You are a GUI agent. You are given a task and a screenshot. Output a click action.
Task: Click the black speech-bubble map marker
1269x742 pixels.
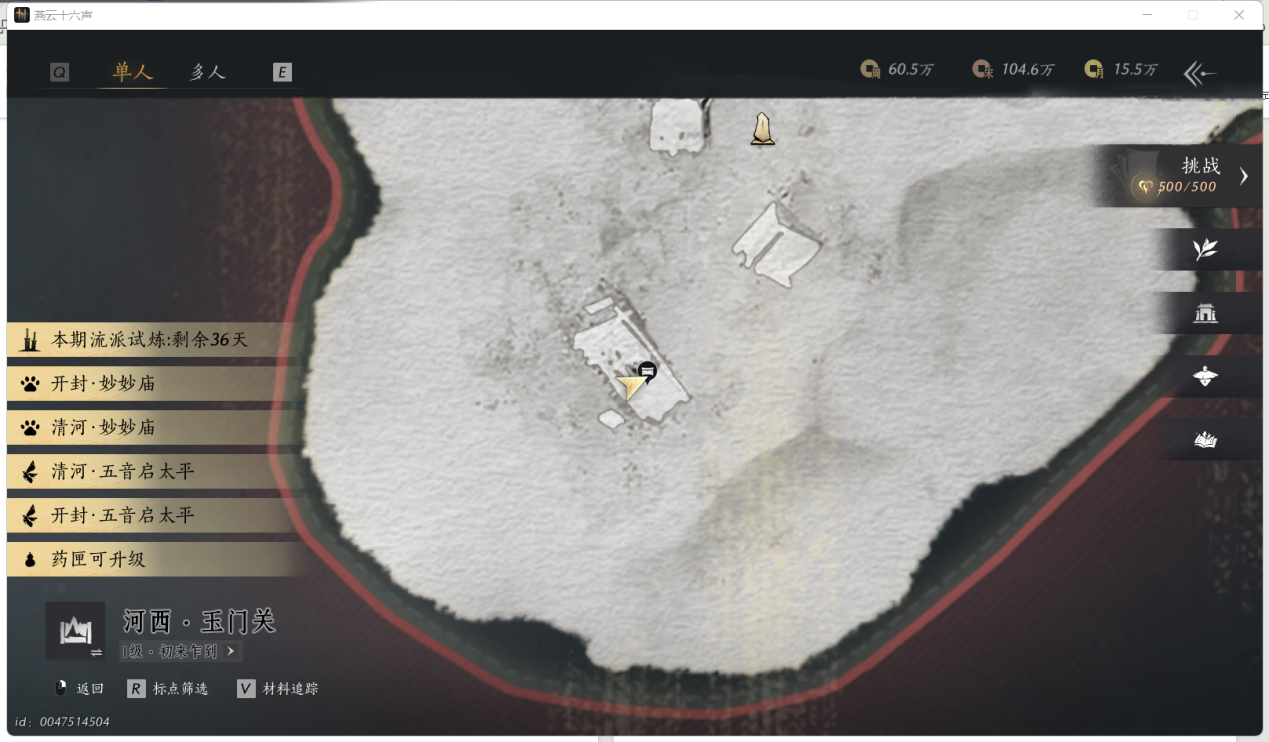pyautogui.click(x=648, y=371)
